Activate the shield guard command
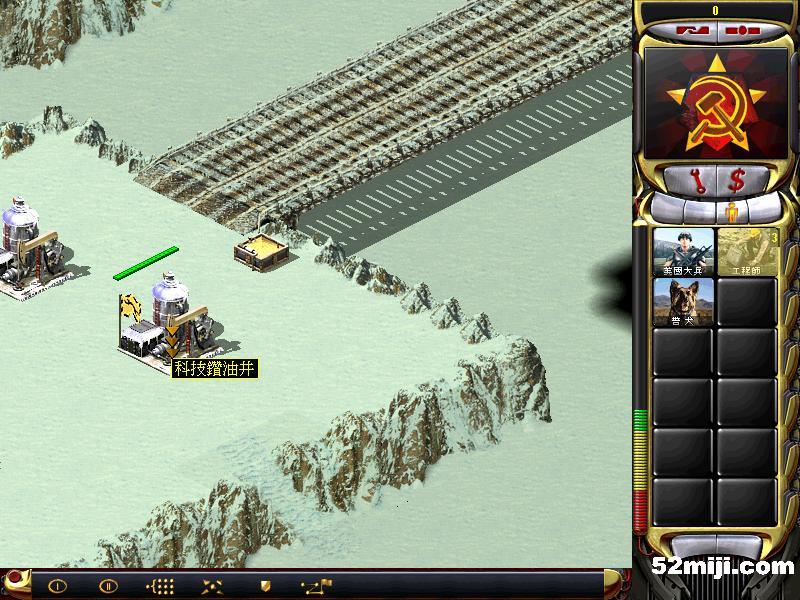This screenshot has width=800, height=600. [x=266, y=586]
